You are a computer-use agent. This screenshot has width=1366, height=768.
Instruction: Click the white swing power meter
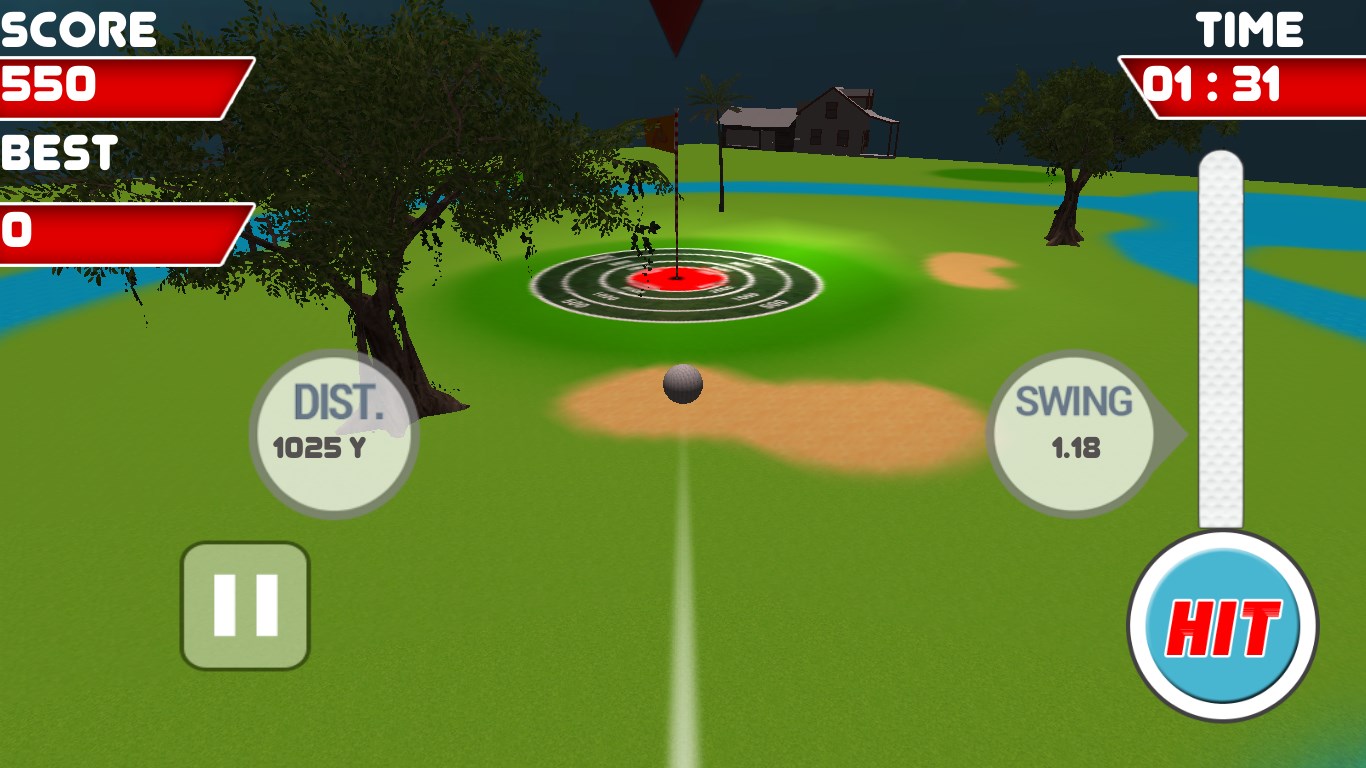tap(1220, 340)
